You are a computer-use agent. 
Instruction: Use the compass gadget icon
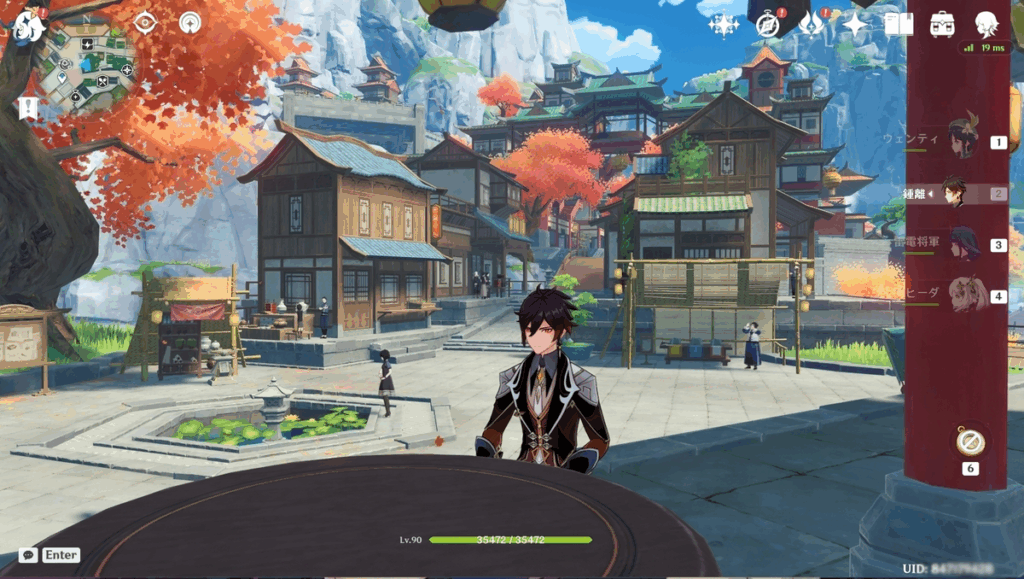point(970,441)
